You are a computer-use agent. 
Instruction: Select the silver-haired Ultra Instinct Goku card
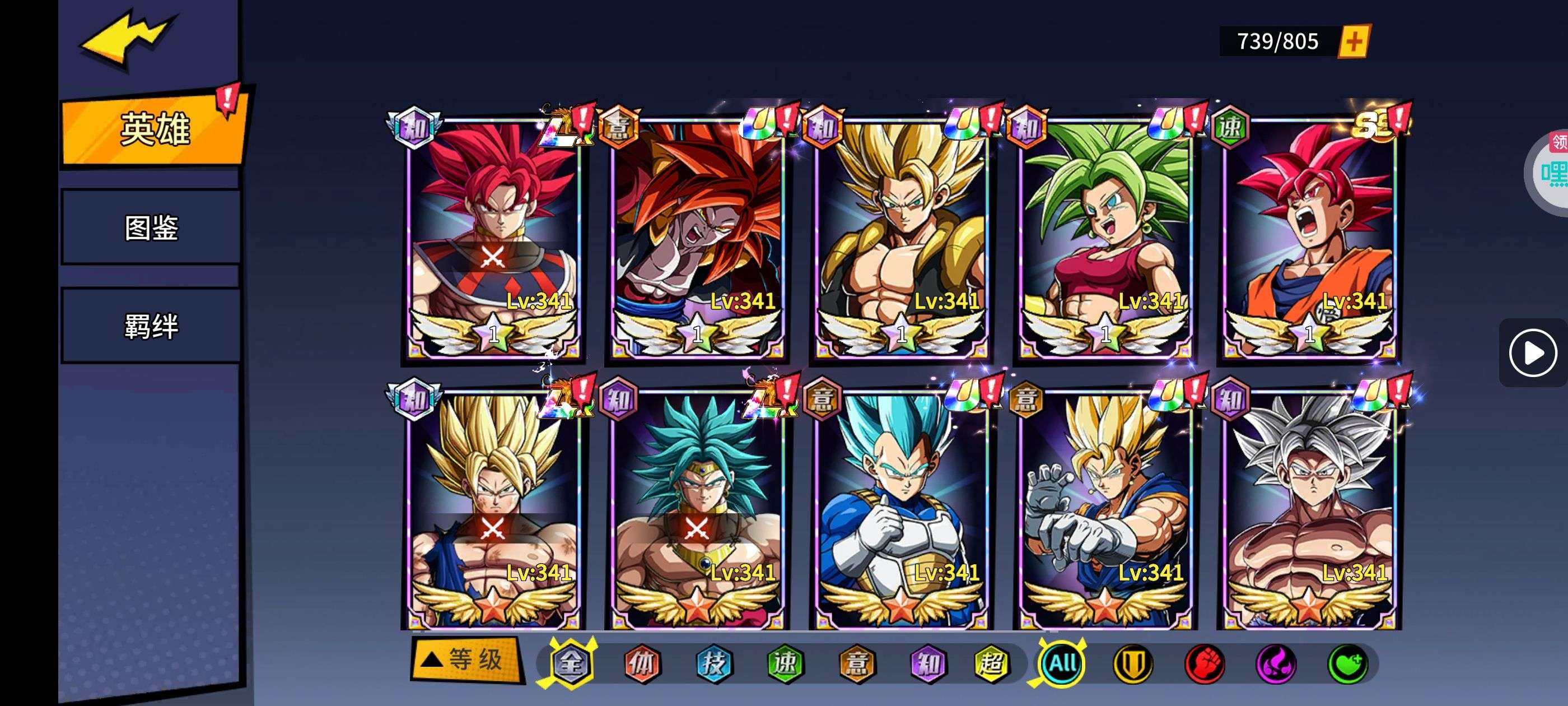pos(1309,509)
